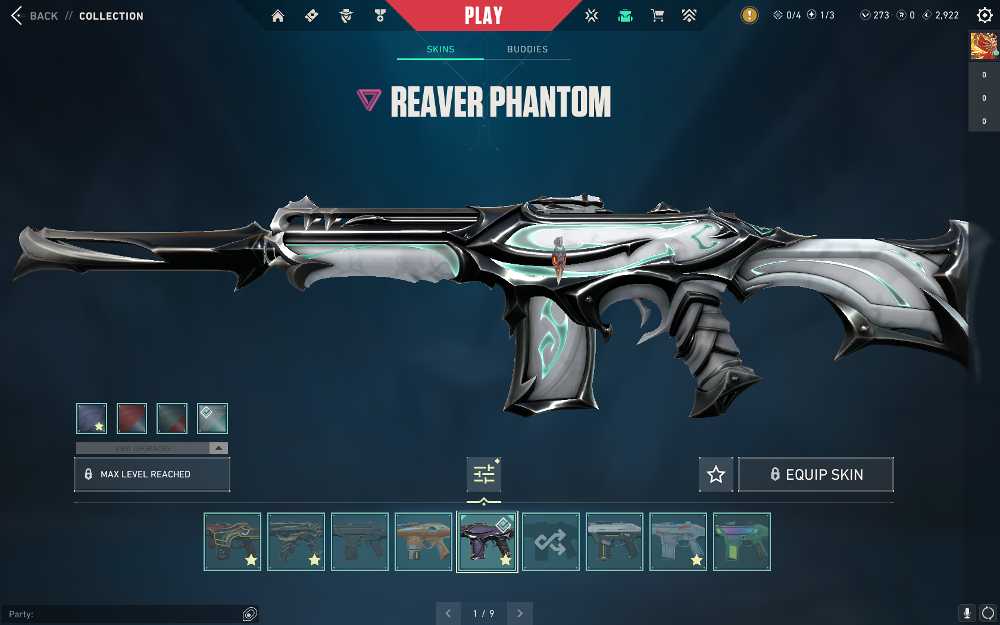Open the player avatar card
Image resolution: width=1000 pixels, height=625 pixels.
(983, 46)
